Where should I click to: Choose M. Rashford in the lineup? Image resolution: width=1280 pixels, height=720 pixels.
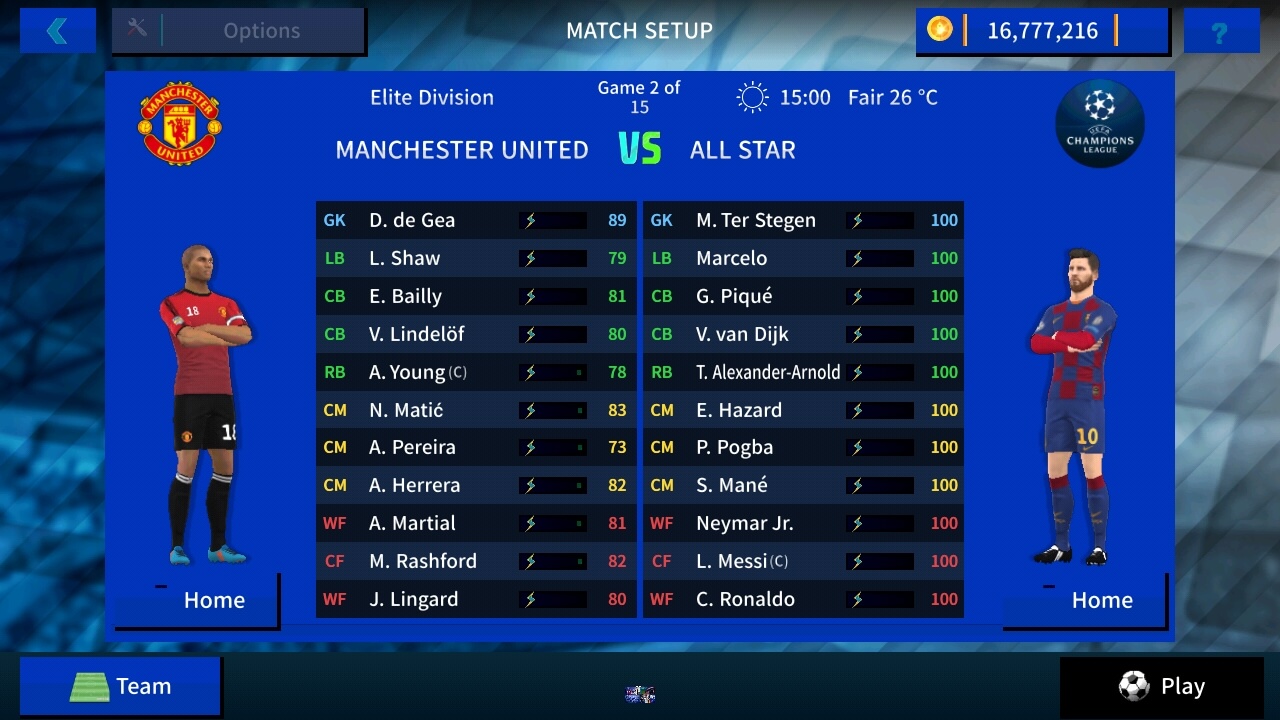pyautogui.click(x=475, y=561)
